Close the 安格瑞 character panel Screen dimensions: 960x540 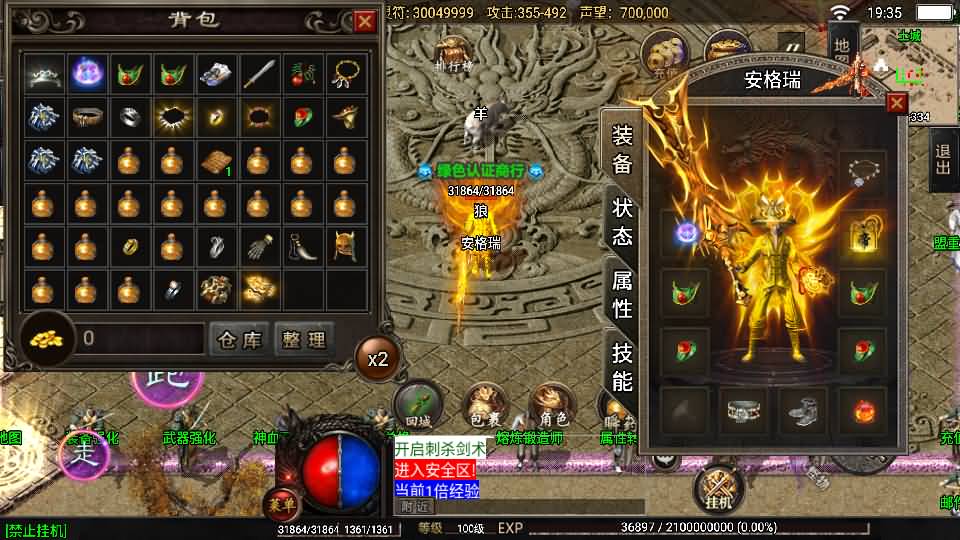click(897, 102)
